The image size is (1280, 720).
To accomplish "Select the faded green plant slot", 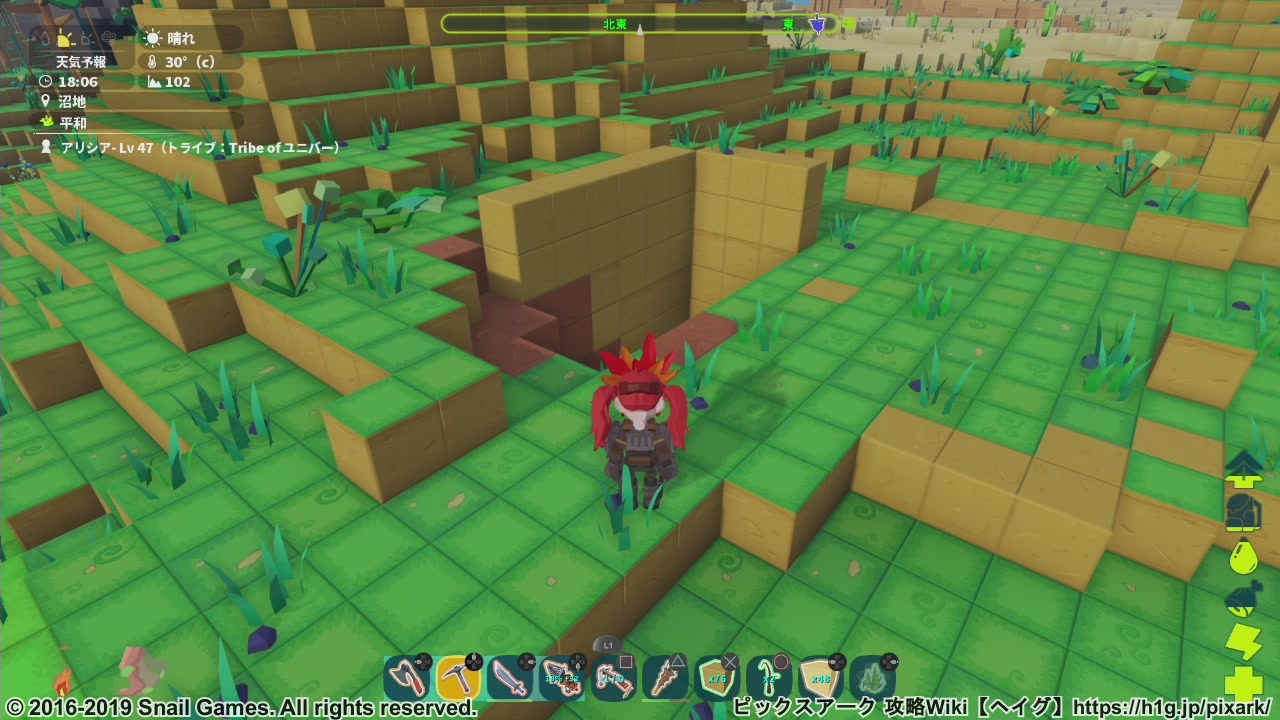I will pos(873,679).
